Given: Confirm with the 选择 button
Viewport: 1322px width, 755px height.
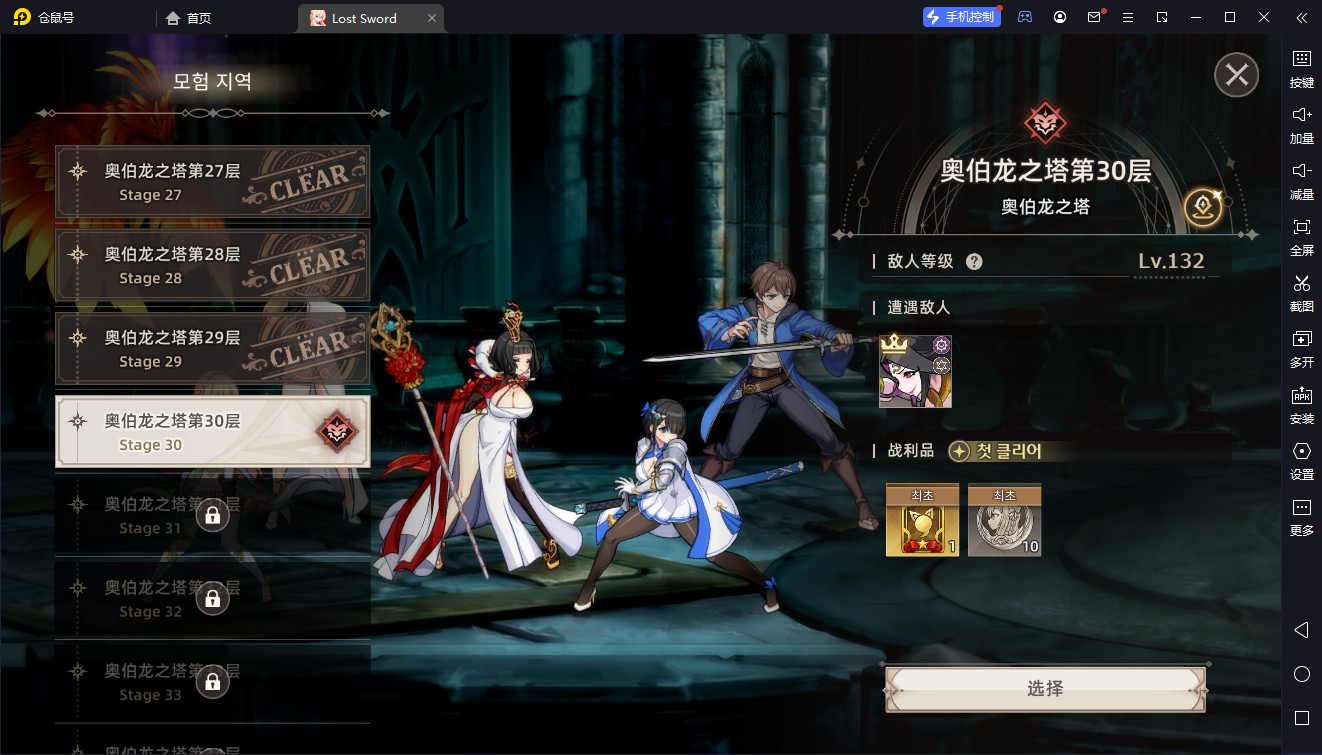Looking at the screenshot, I should click(1045, 689).
